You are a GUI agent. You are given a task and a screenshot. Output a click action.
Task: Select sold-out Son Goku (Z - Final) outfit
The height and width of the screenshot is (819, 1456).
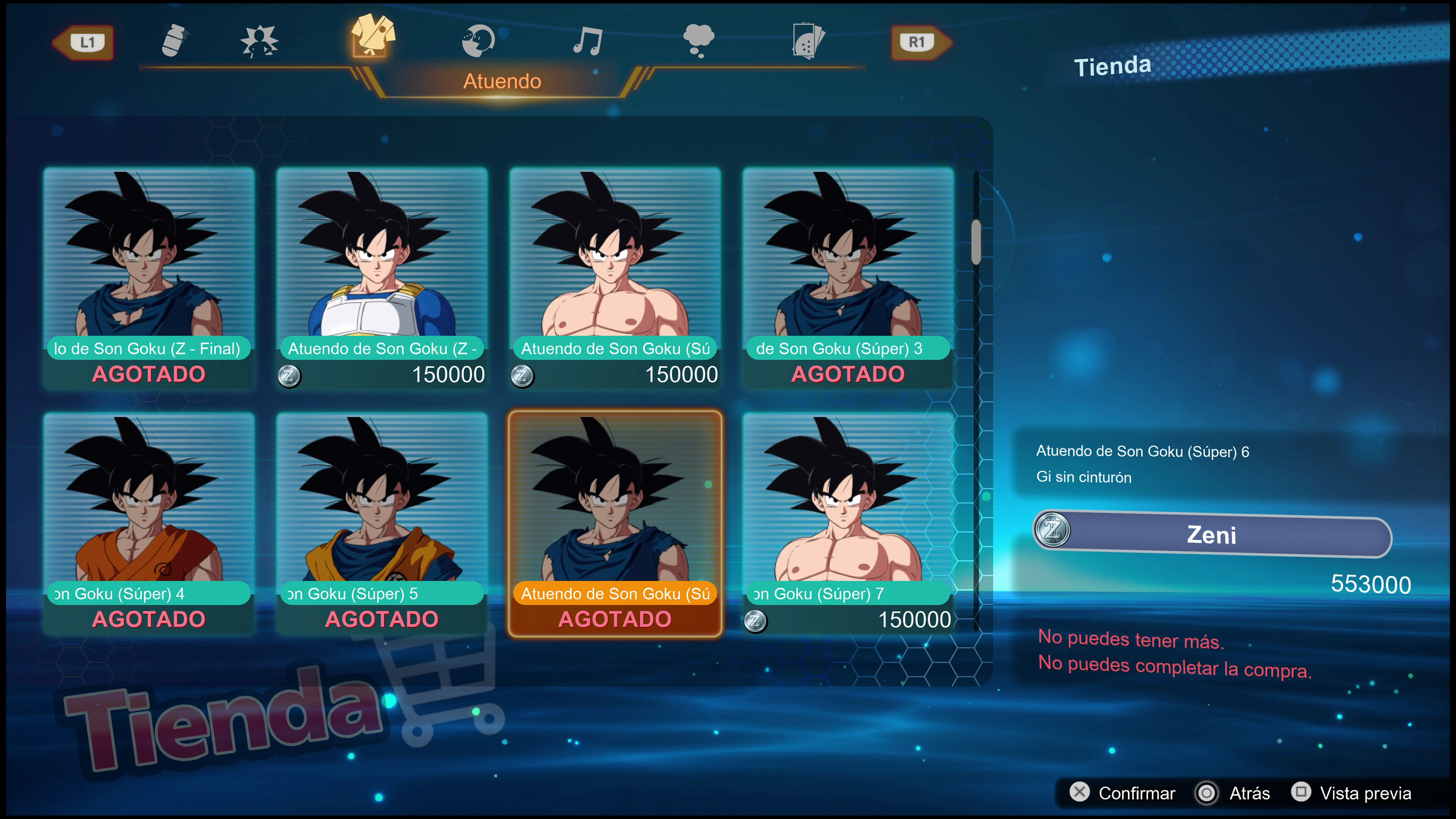point(149,277)
